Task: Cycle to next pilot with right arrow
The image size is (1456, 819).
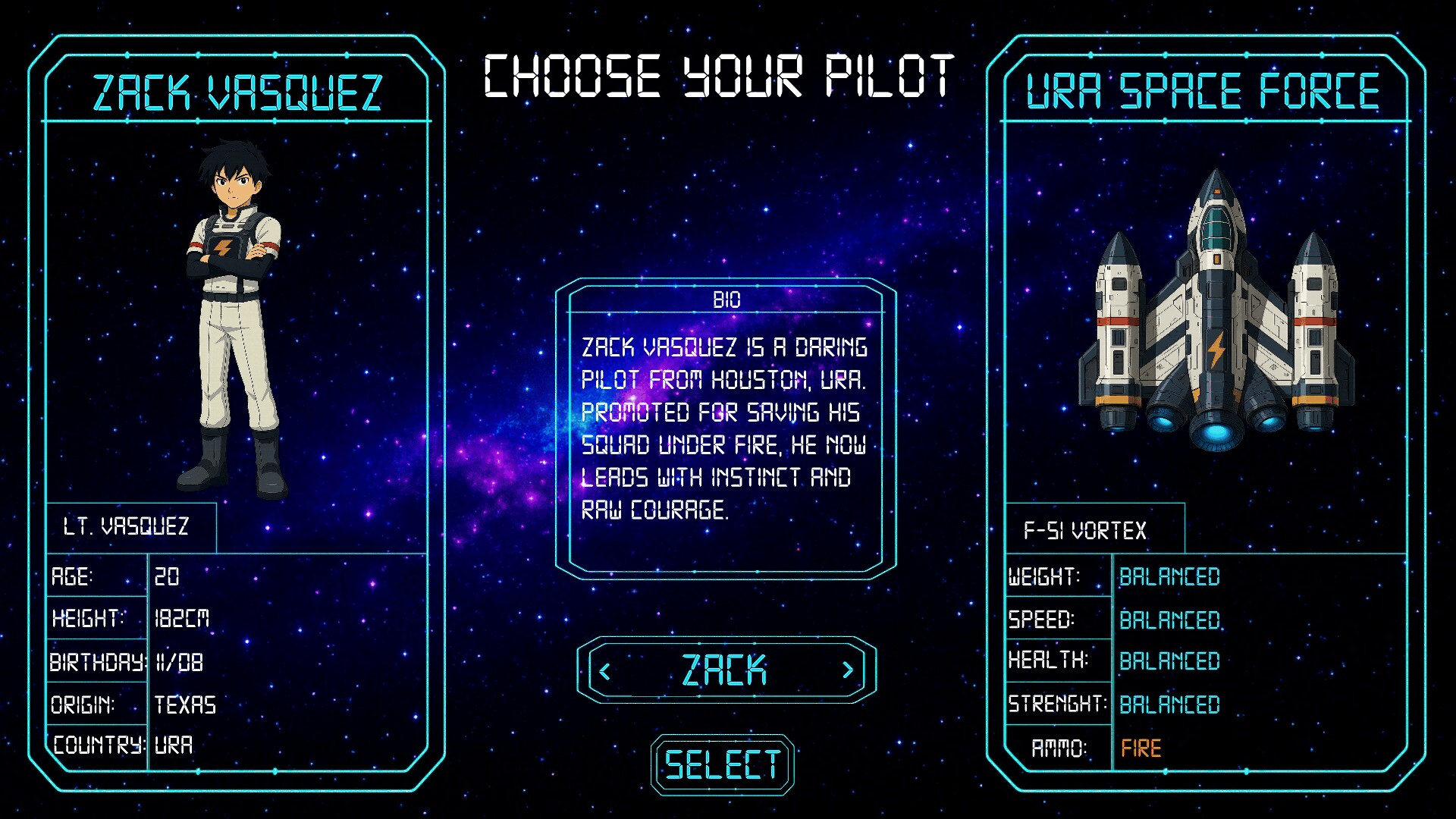Action: point(848,670)
